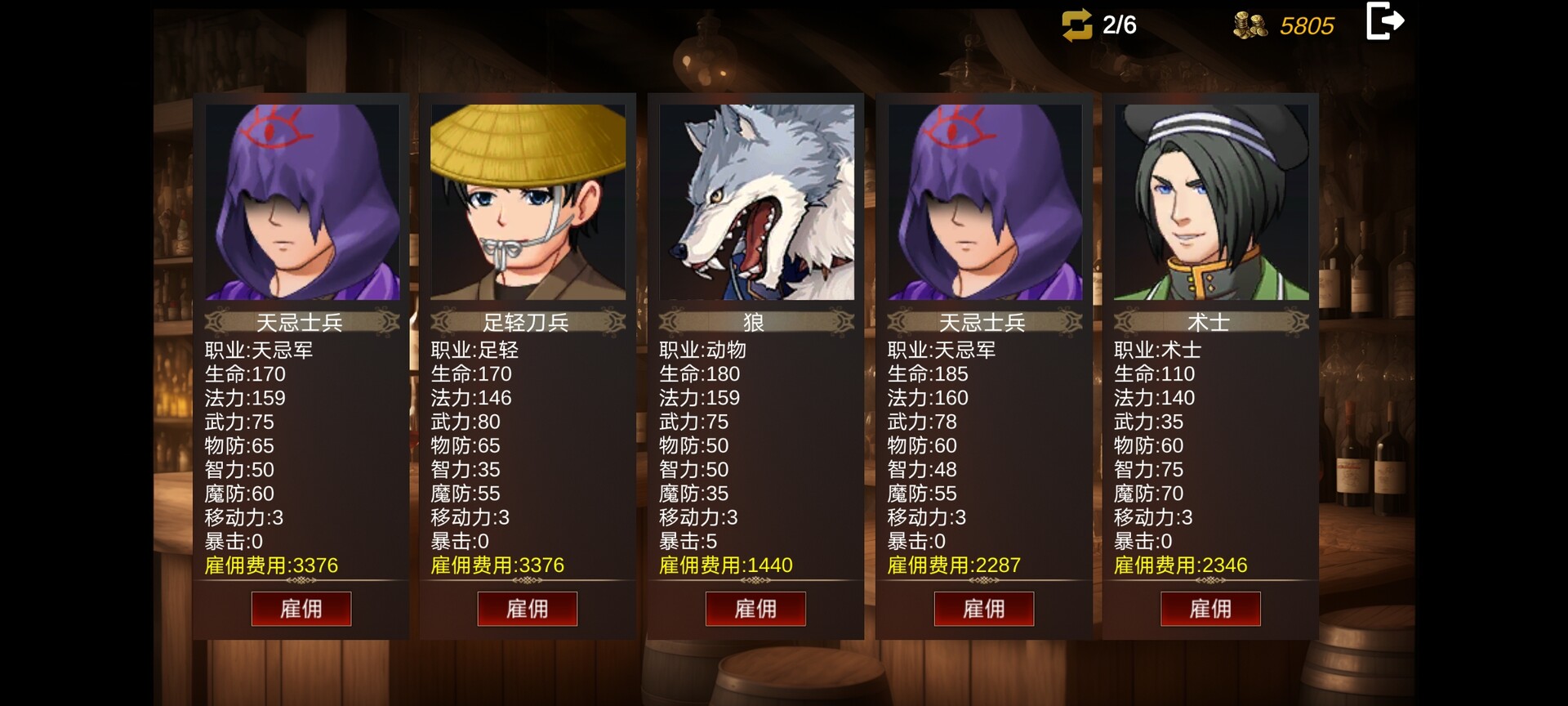Click the 天忌士兵 name banner on first card
This screenshot has width=1568, height=706.
(x=302, y=321)
